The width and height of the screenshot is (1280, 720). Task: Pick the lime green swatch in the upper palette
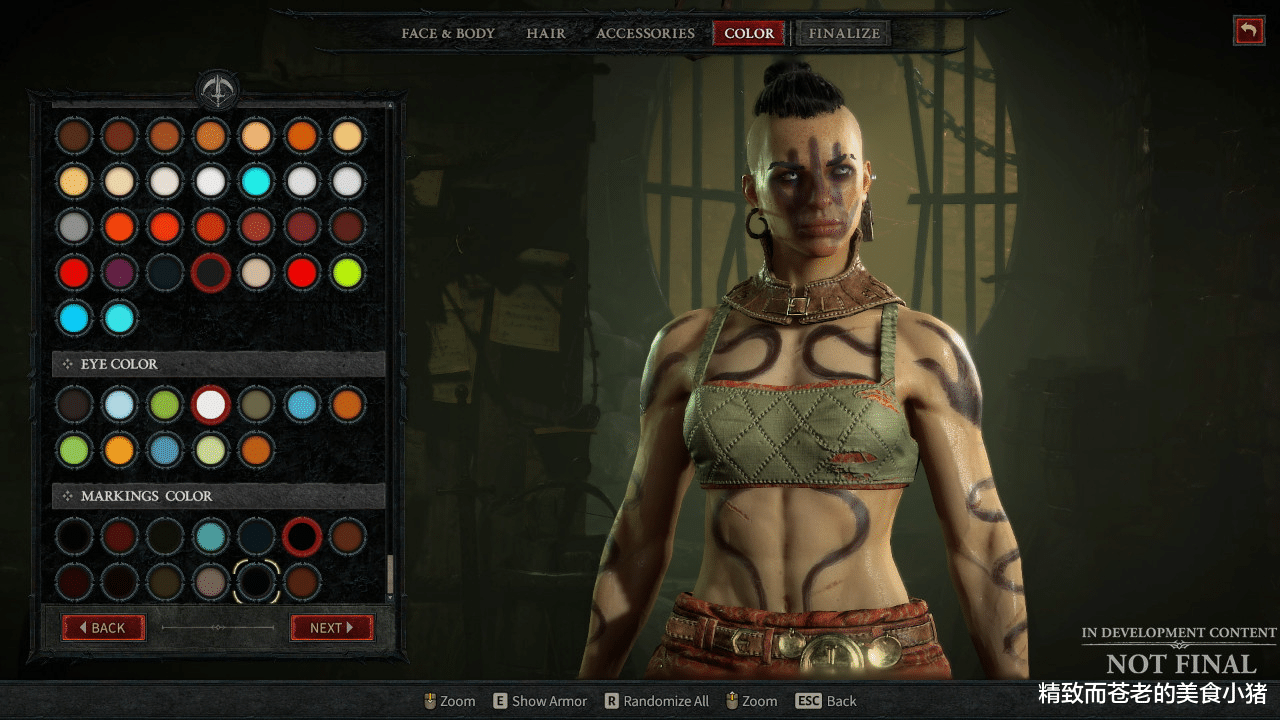[347, 272]
